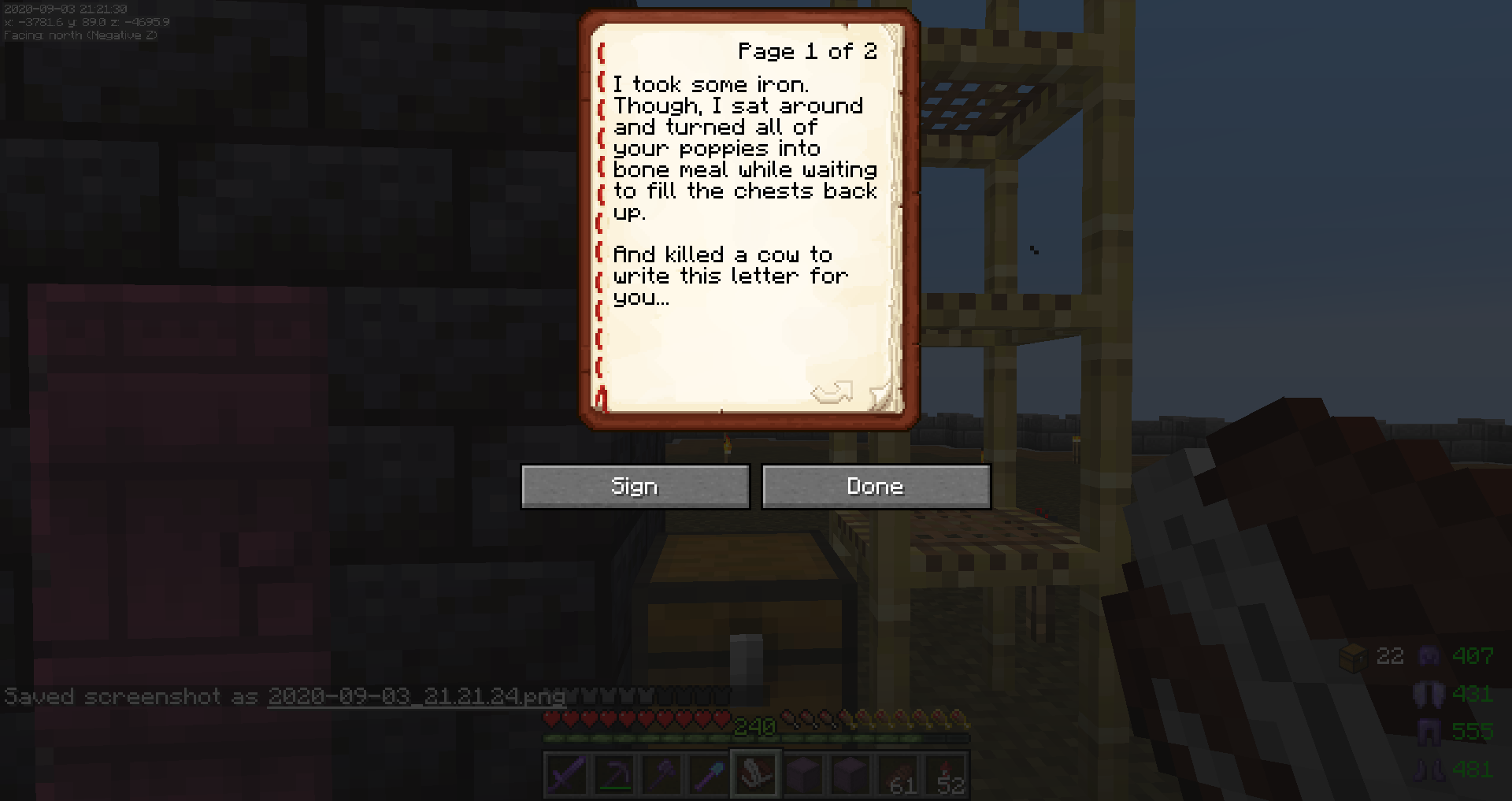Open the saved screenshot link in chat
1512x801 pixels.
(416, 697)
